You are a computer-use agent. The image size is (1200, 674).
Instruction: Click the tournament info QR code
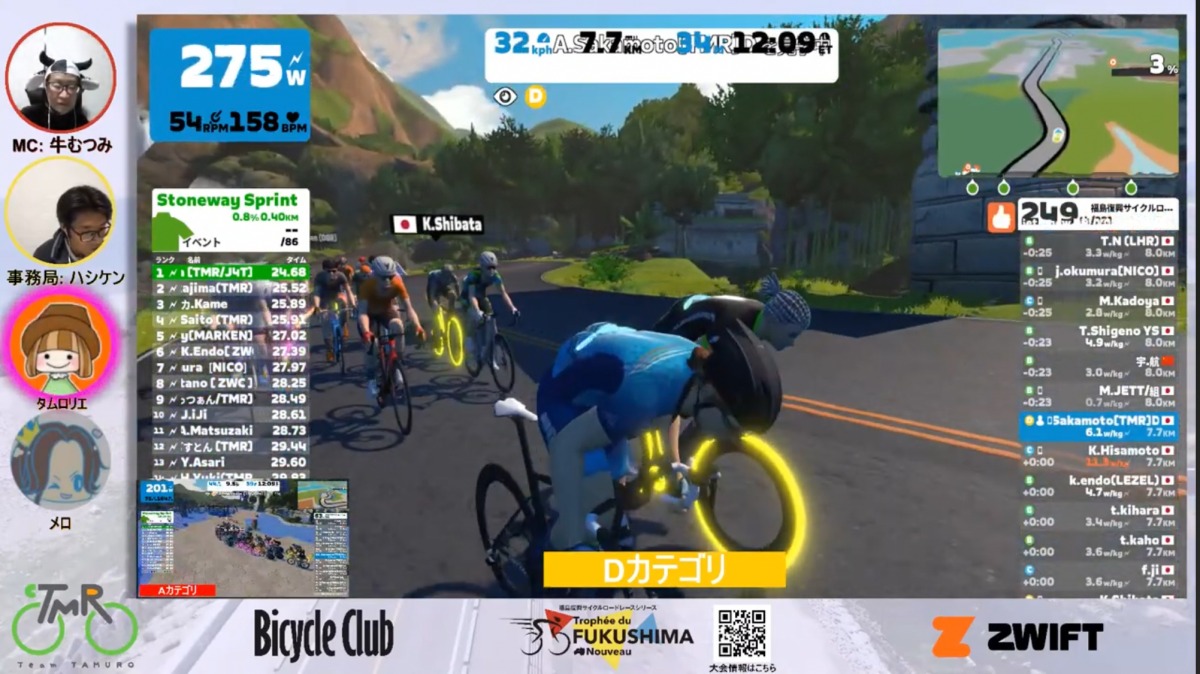click(741, 632)
